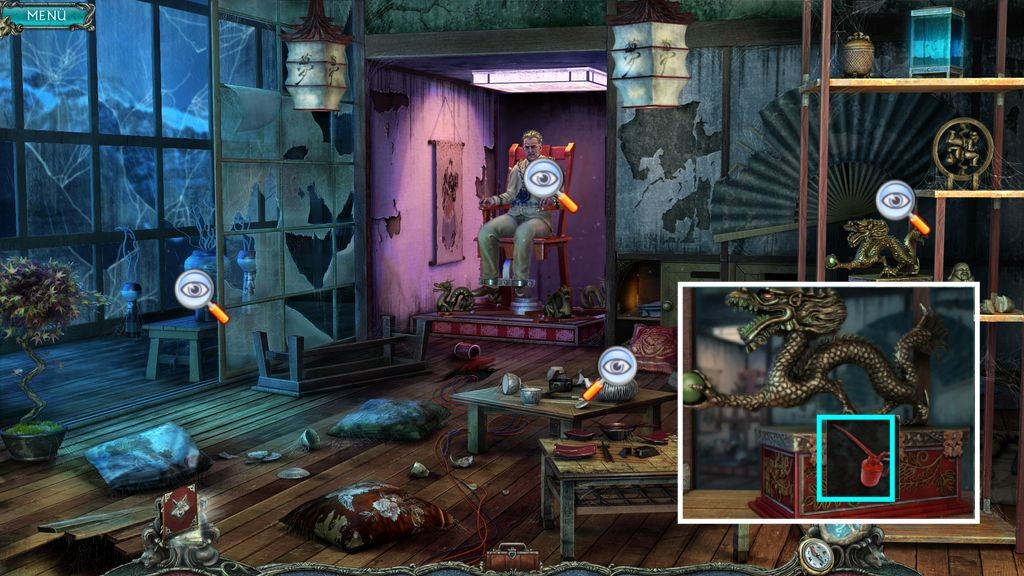The width and height of the screenshot is (1024, 576).
Task: Look closer at the dragon statue shelf
Action: [897, 203]
